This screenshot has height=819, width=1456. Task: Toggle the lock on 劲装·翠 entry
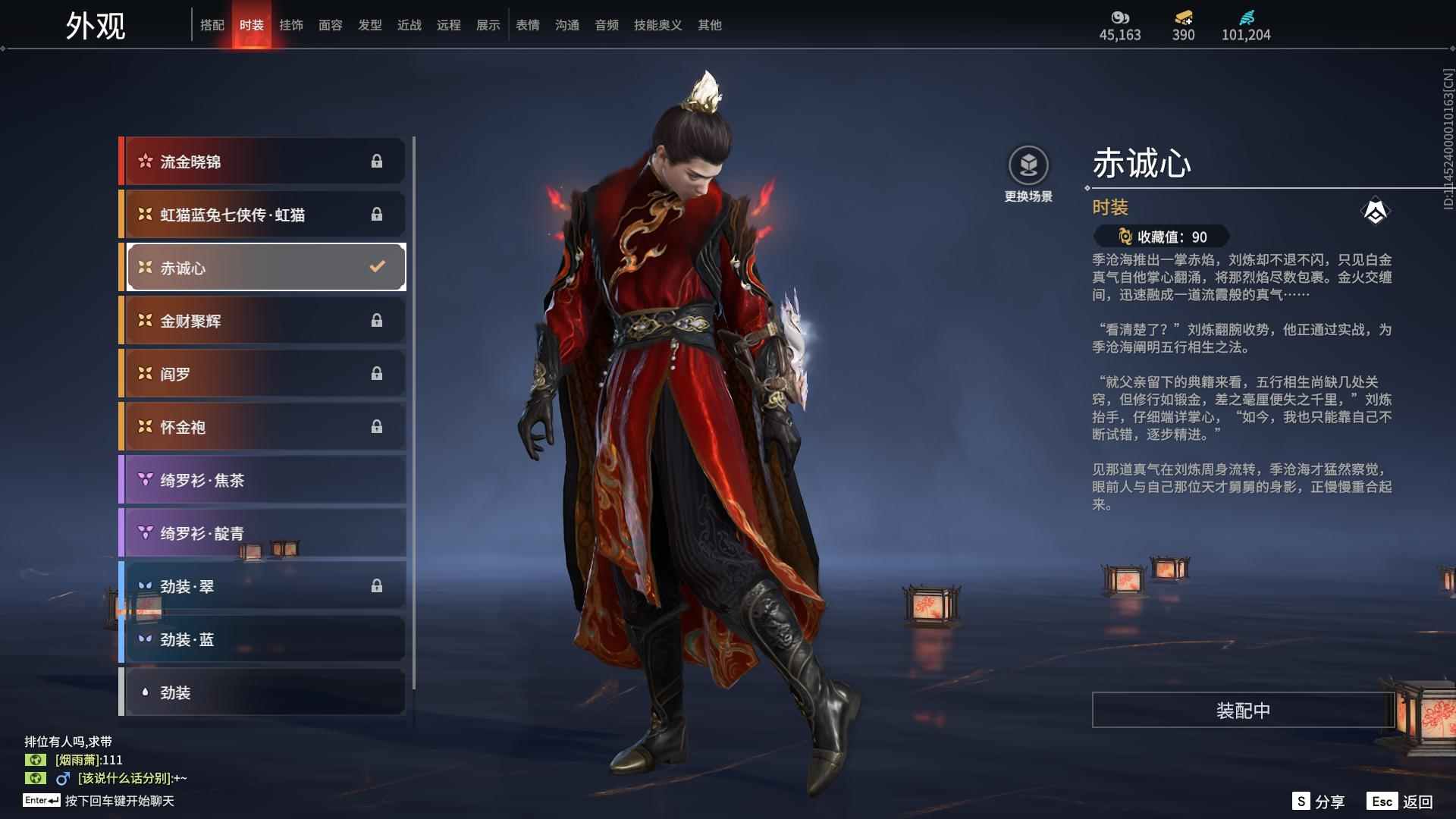(378, 586)
